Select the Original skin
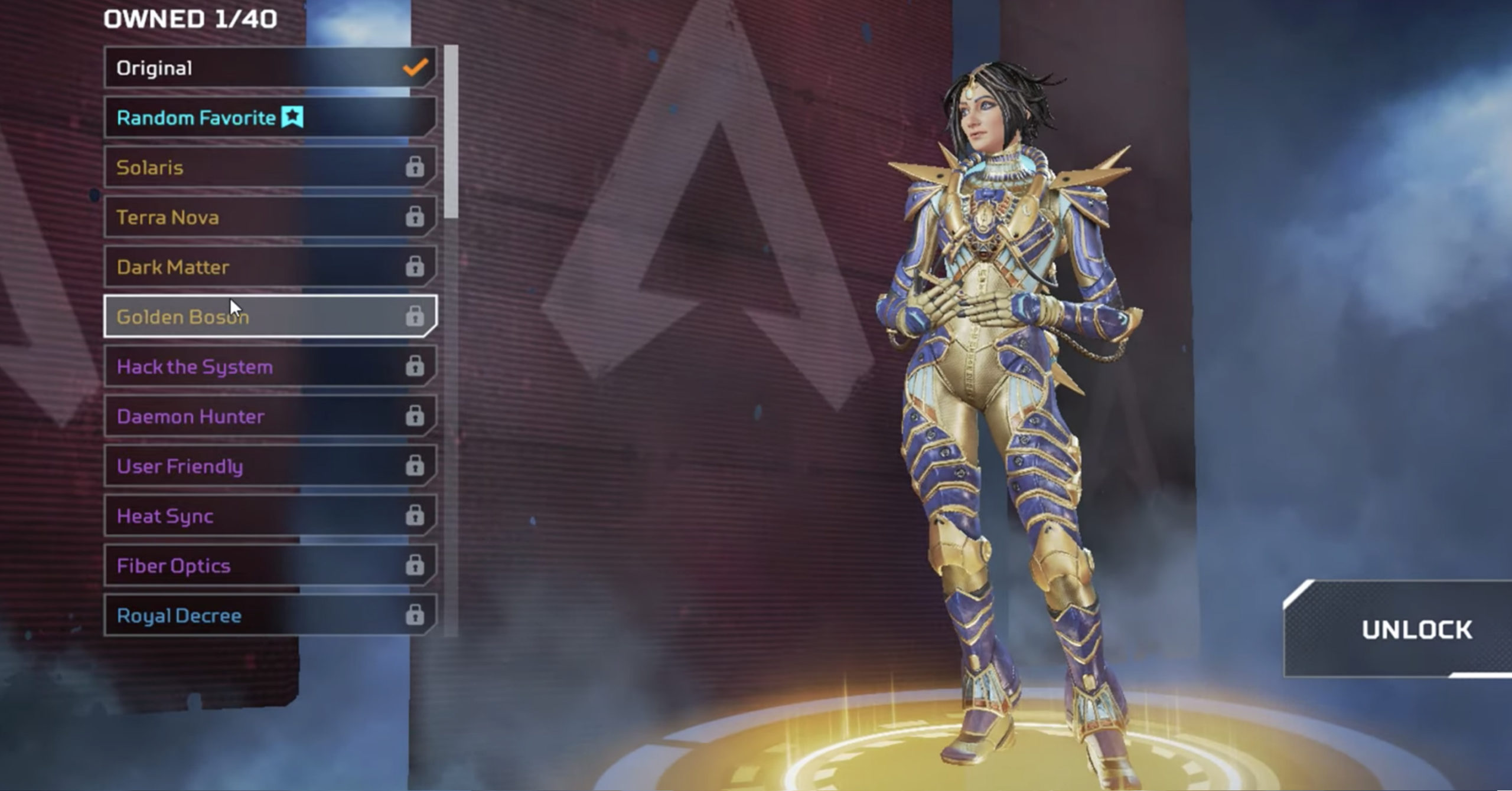This screenshot has width=1512, height=791. click(x=270, y=68)
